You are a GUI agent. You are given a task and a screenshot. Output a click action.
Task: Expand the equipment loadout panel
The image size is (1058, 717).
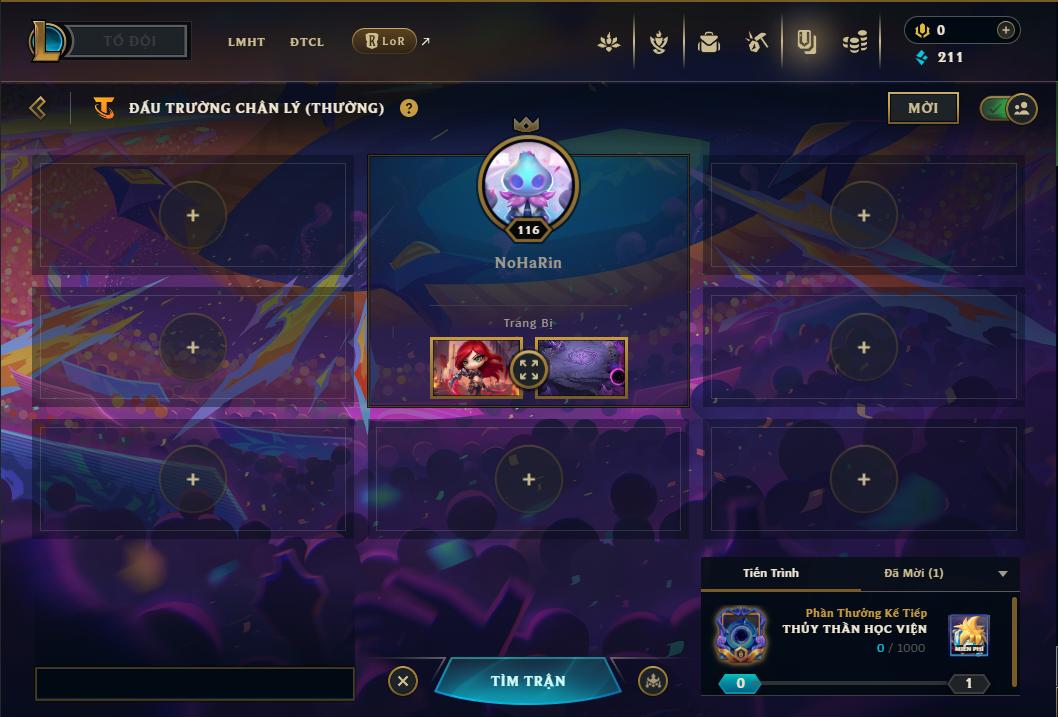(529, 369)
